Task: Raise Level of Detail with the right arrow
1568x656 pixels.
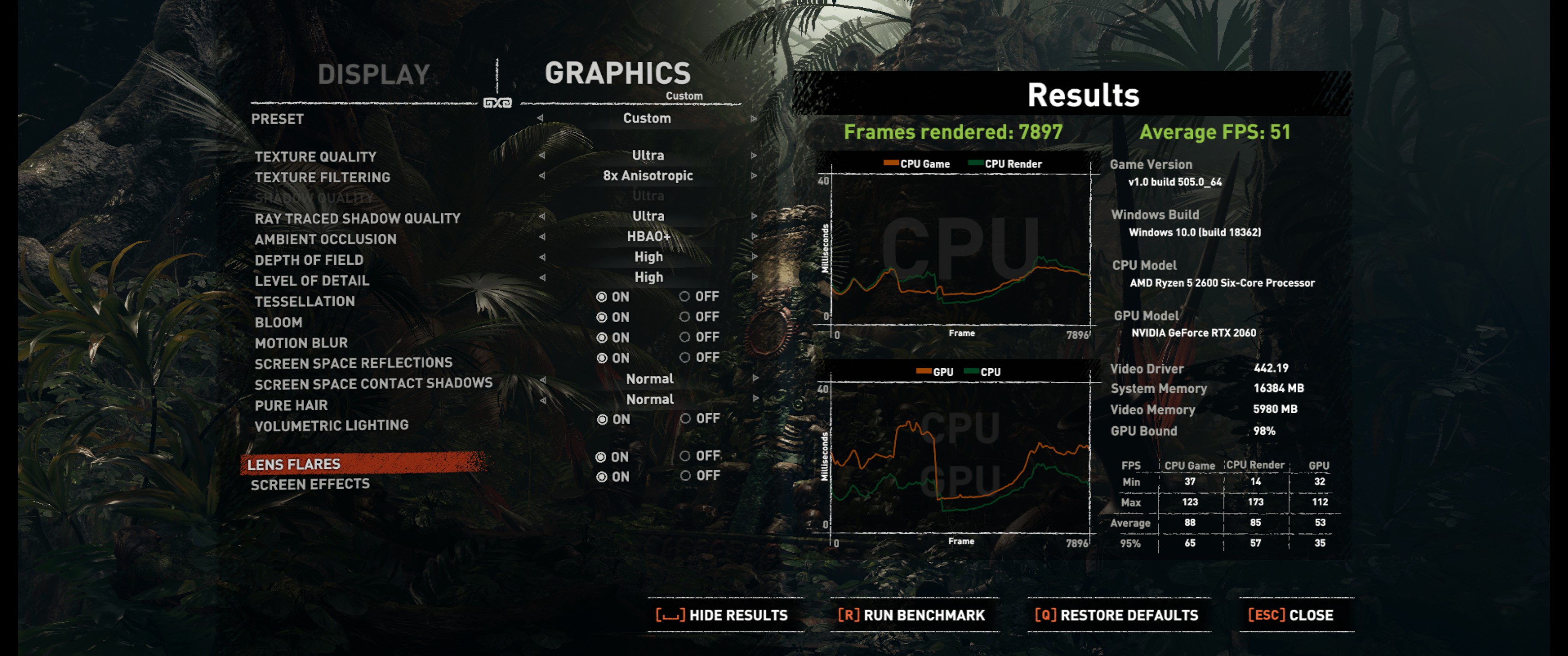Action: 753,277
